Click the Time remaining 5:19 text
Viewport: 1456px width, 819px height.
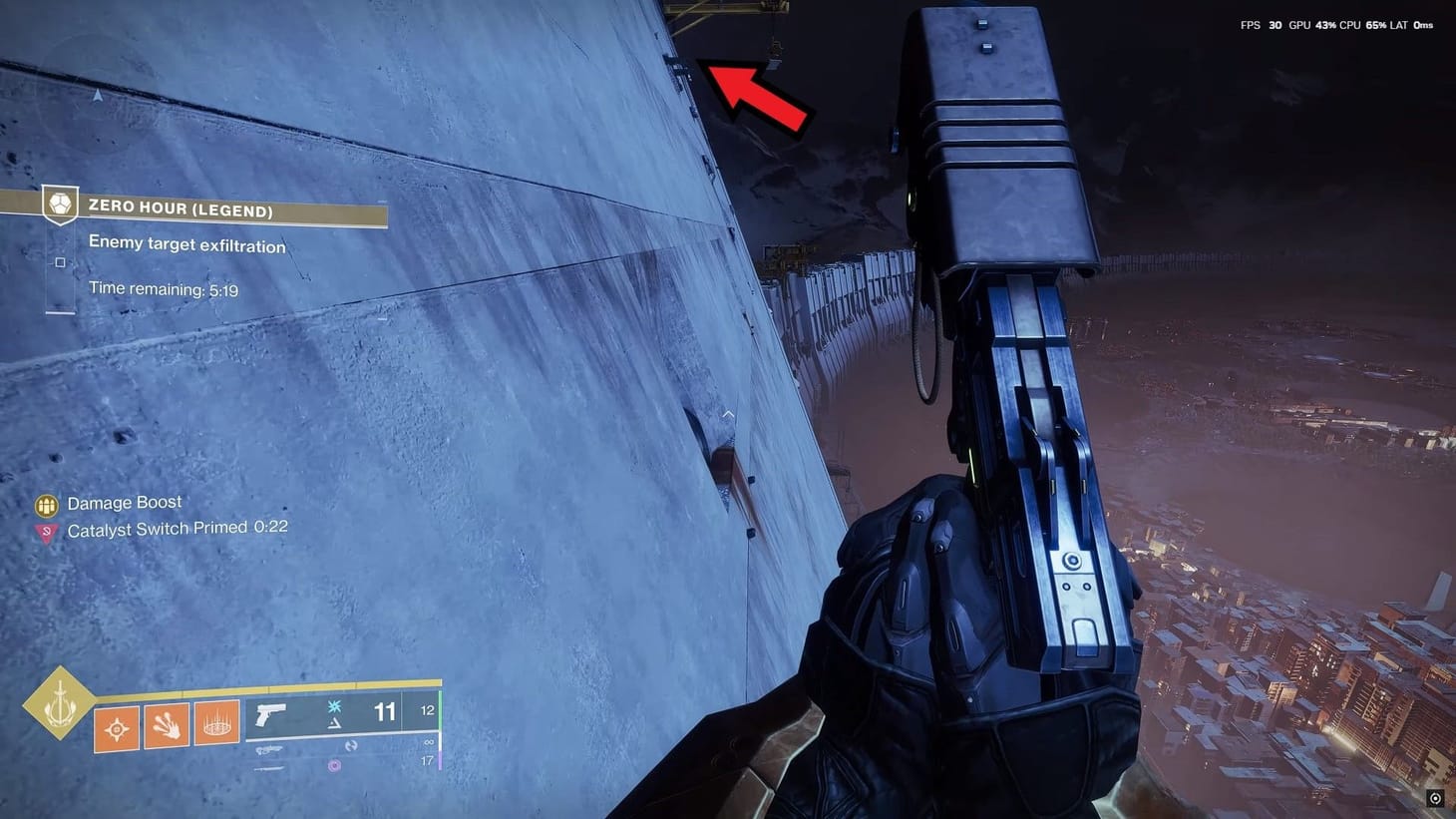pos(164,288)
